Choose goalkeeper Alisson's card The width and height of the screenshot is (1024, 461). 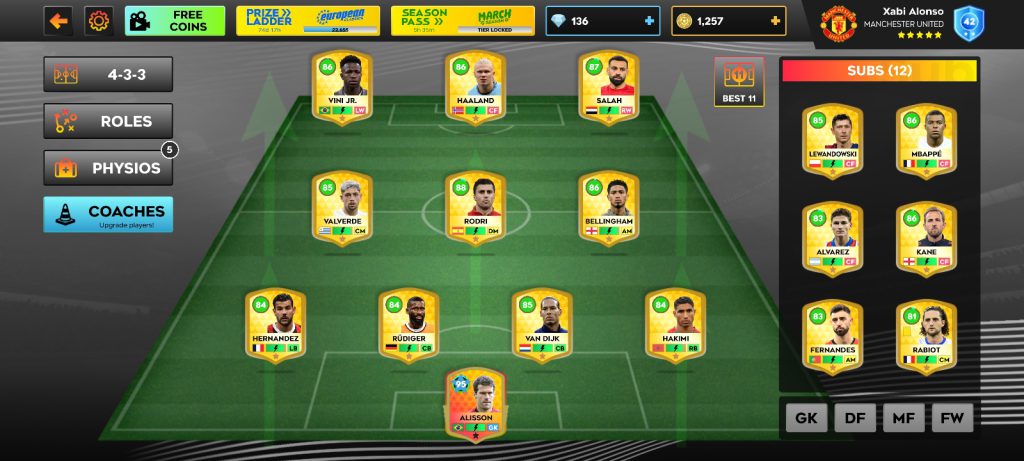tap(476, 403)
